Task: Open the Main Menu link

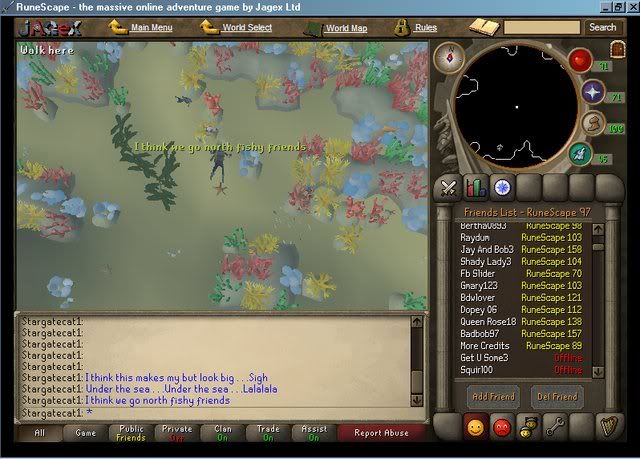Action: click(151, 27)
